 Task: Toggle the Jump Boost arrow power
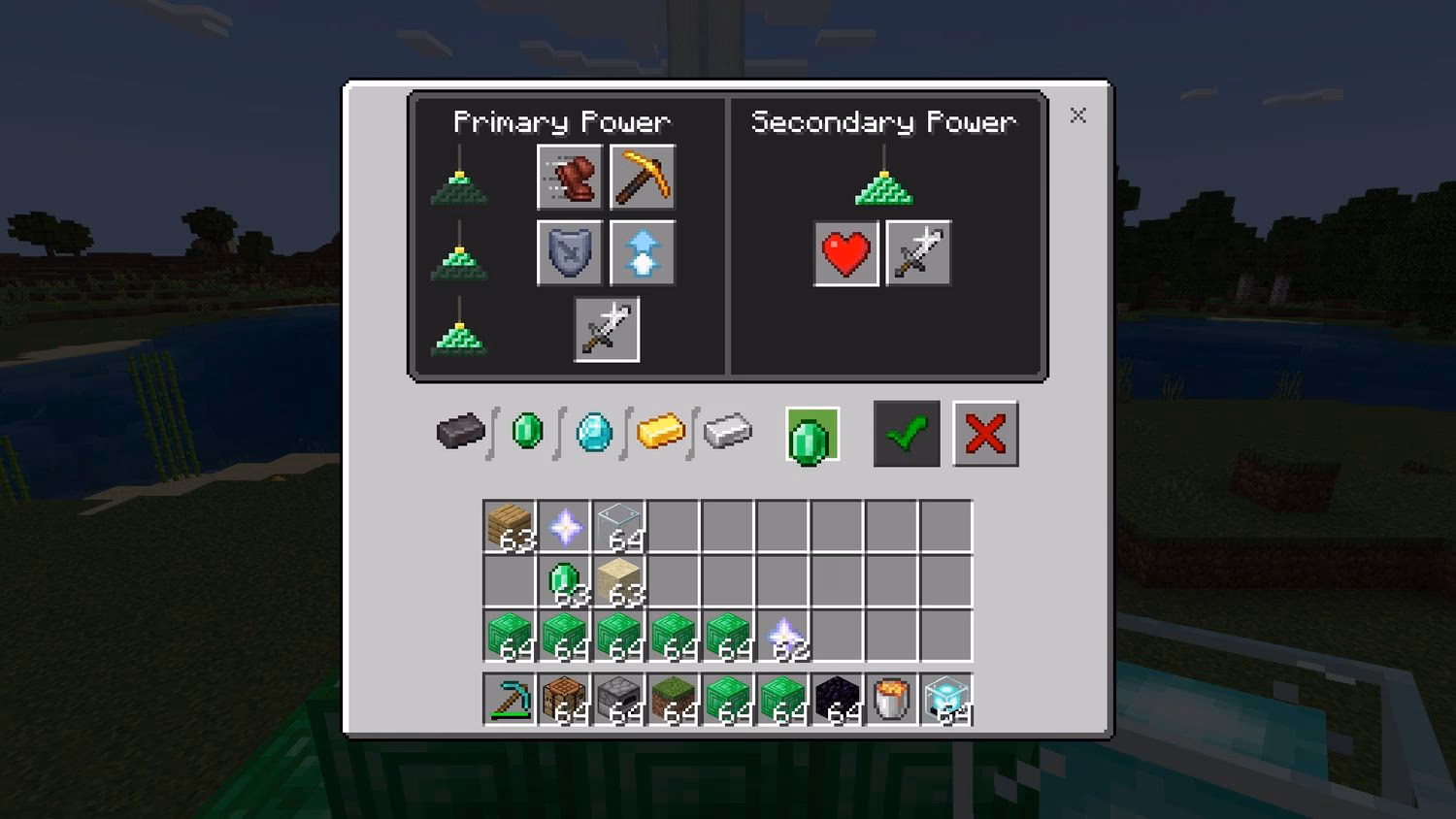coord(643,252)
